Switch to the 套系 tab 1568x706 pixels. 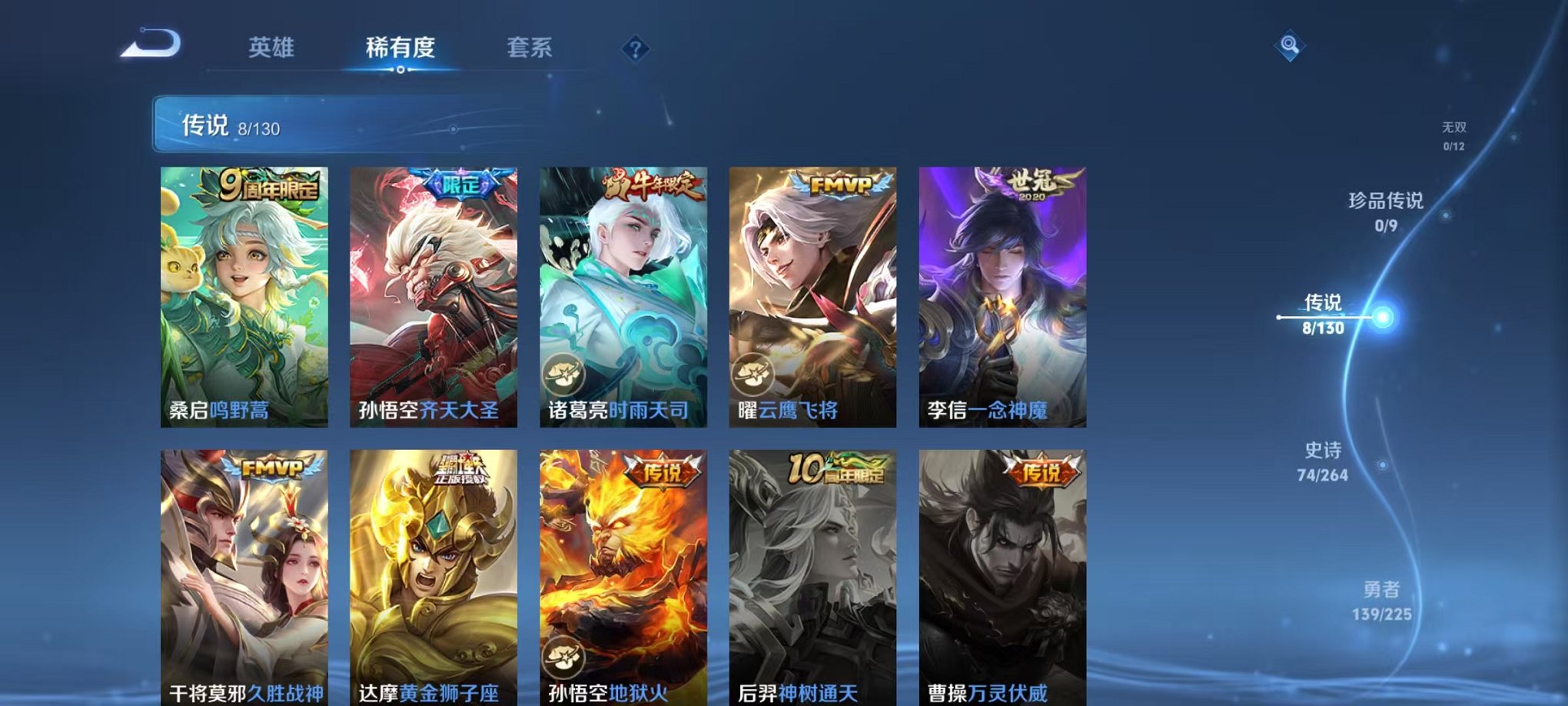click(533, 48)
